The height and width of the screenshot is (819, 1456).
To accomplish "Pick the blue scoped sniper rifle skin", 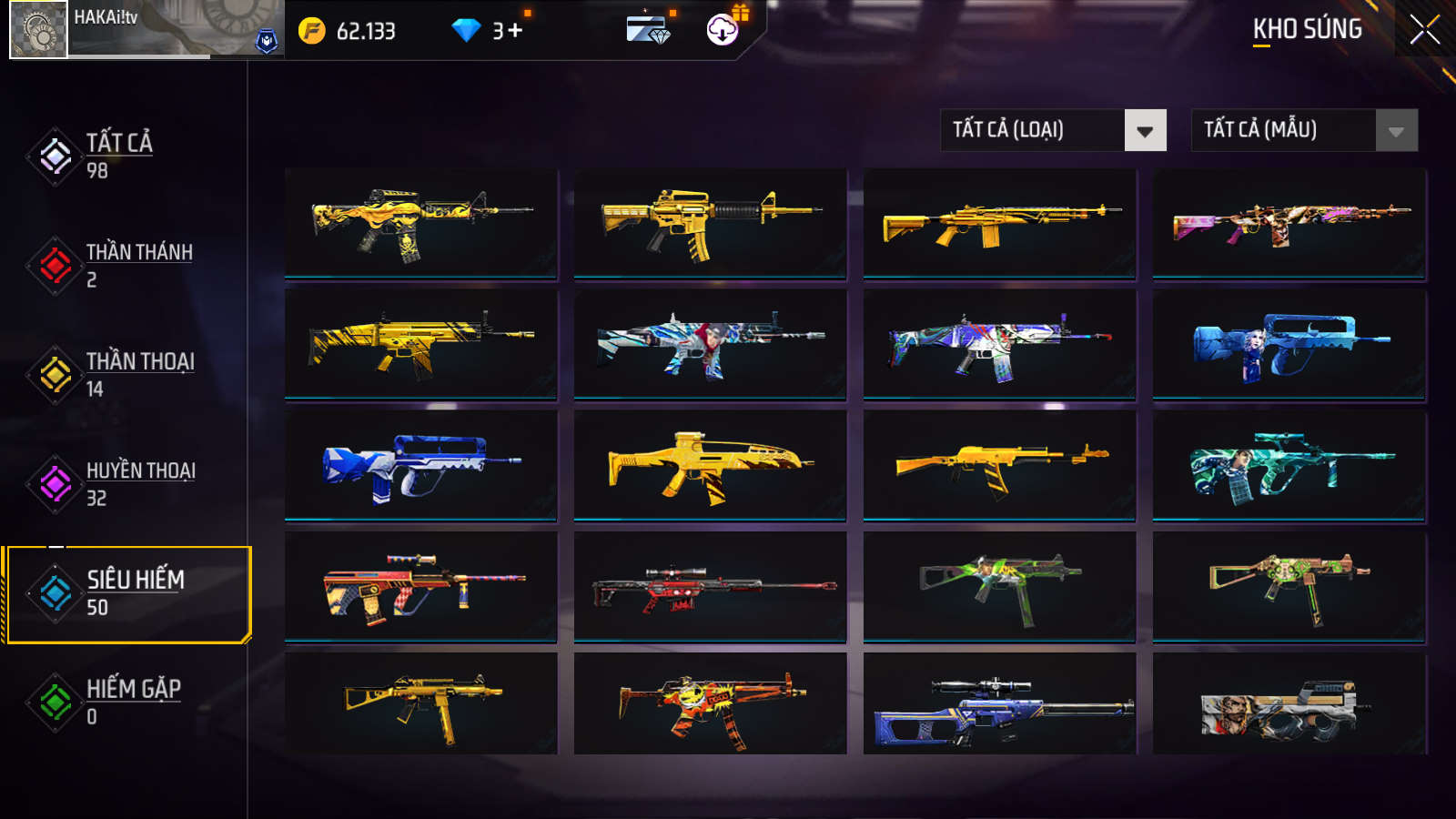I will click(999, 707).
